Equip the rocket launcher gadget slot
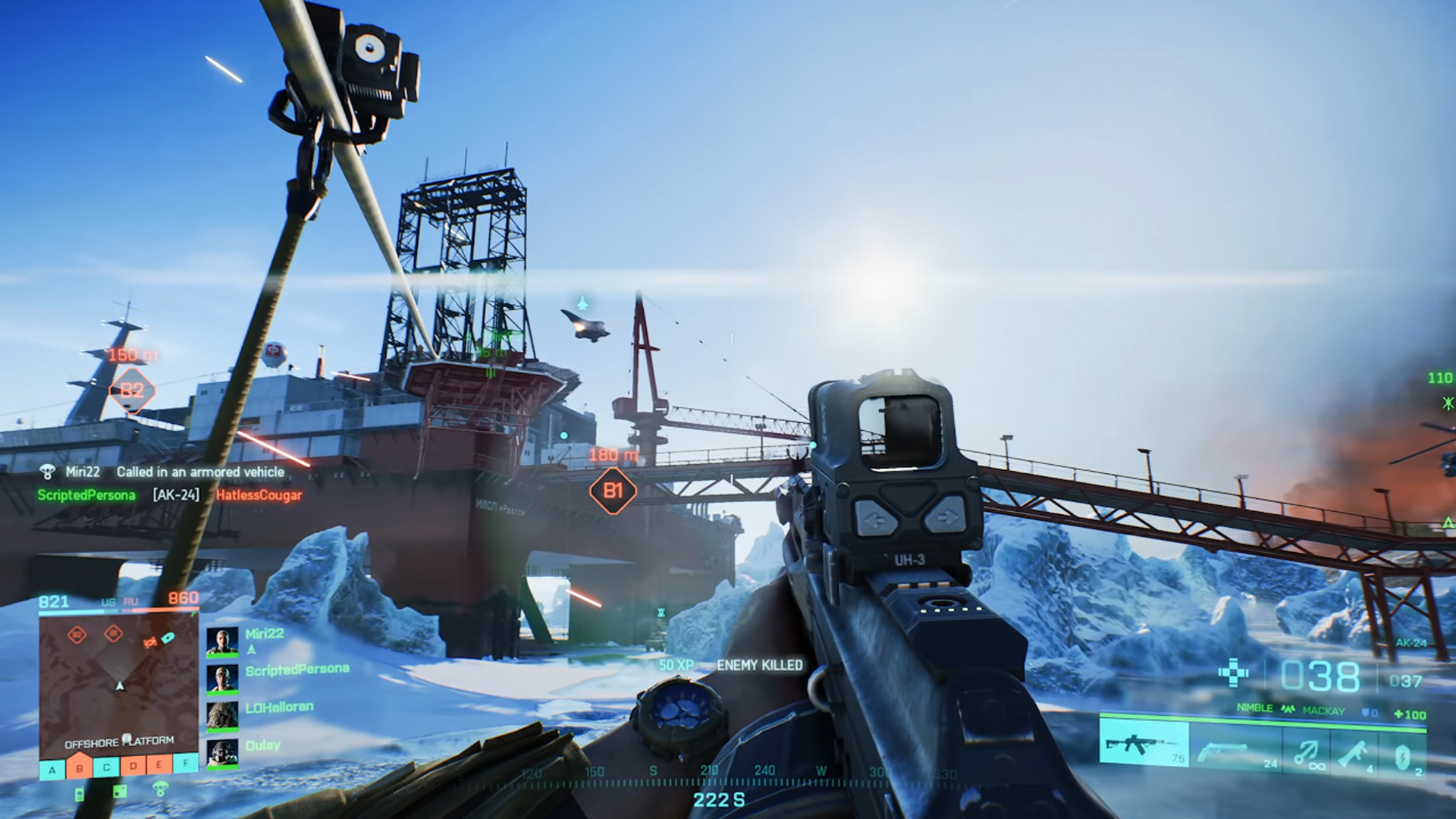1456x819 pixels. [1354, 751]
